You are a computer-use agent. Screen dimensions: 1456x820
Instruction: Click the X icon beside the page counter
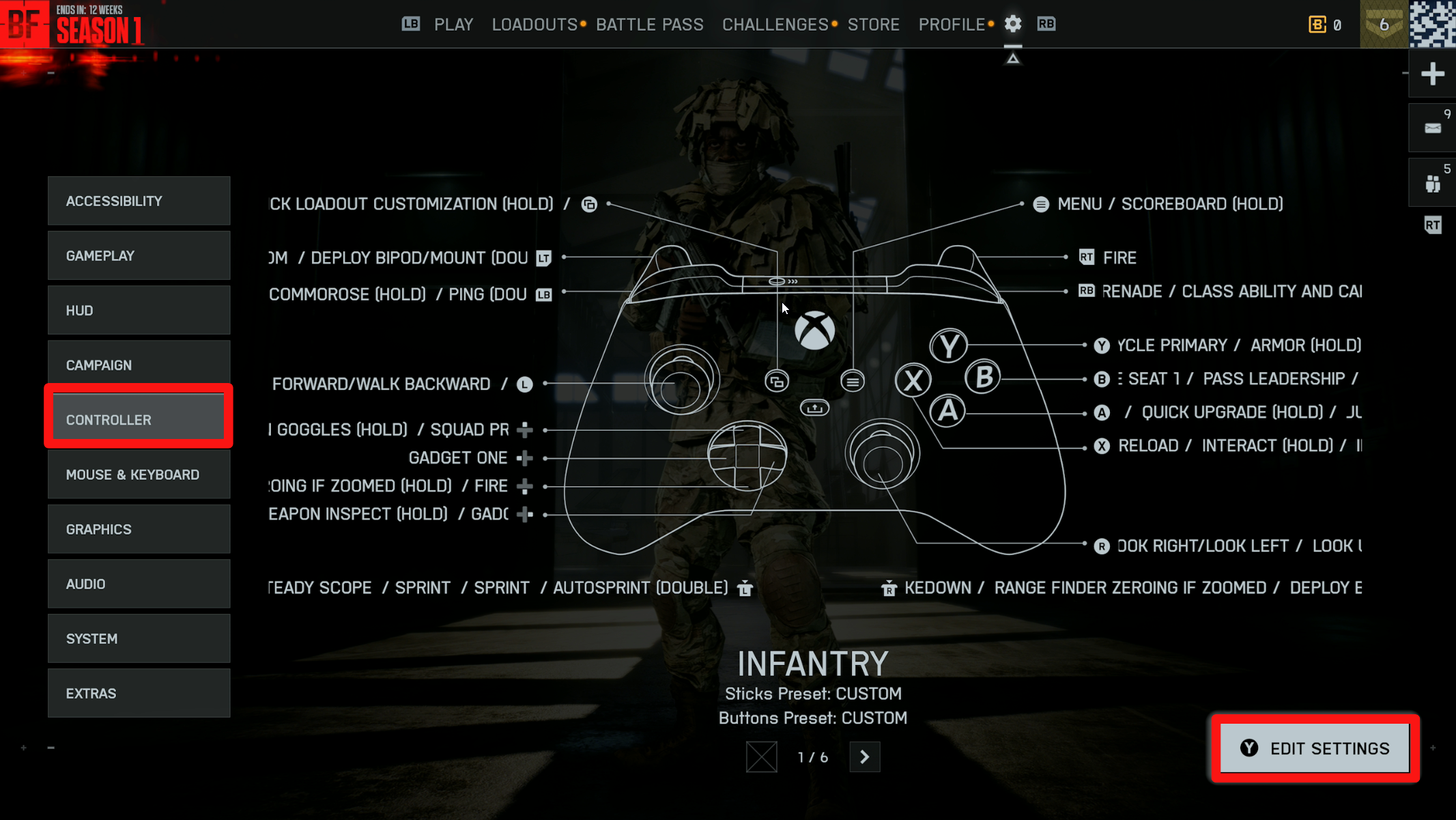point(762,757)
